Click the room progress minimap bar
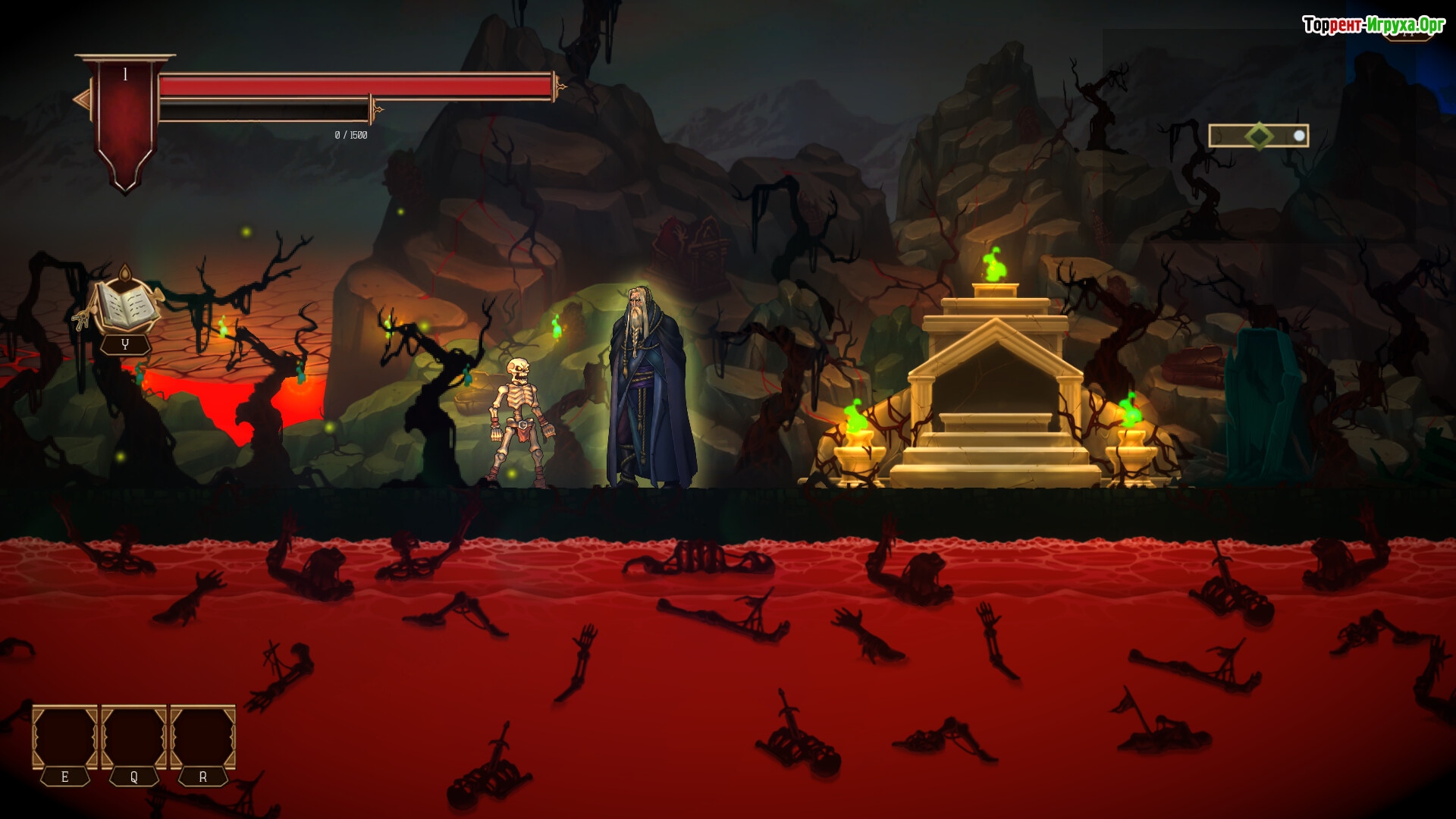This screenshot has width=1456, height=819. pyautogui.click(x=1258, y=136)
